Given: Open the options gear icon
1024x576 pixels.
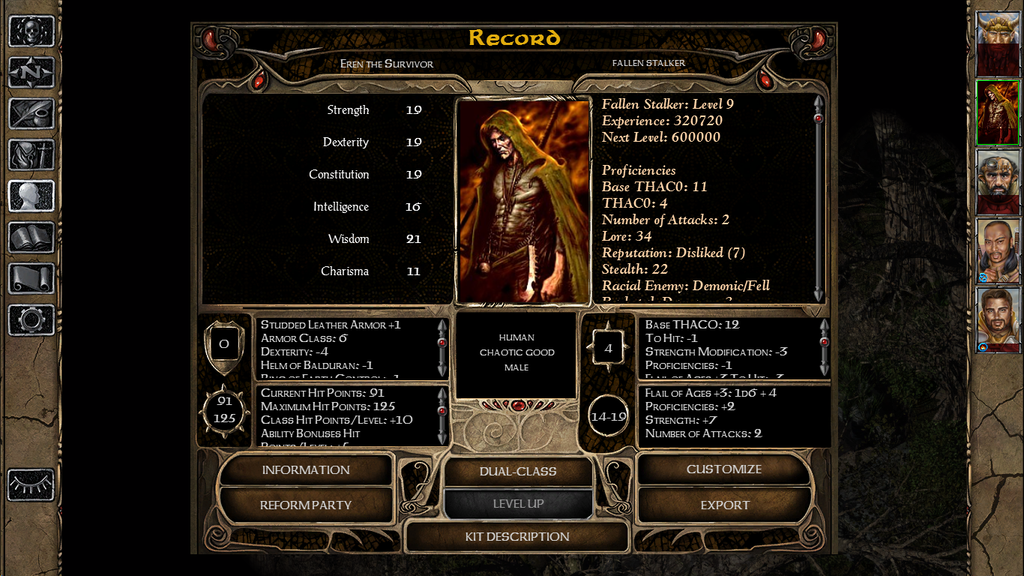Looking at the screenshot, I should [31, 319].
